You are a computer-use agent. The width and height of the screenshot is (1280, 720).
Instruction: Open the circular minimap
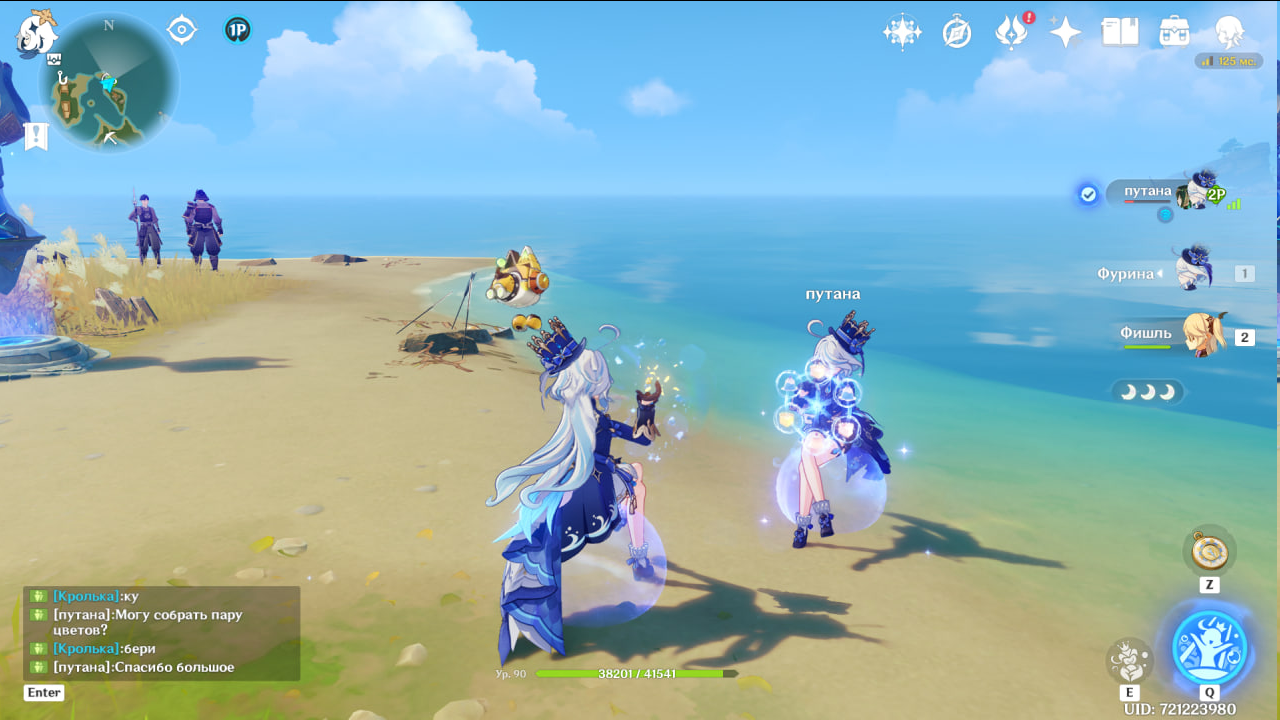[108, 82]
